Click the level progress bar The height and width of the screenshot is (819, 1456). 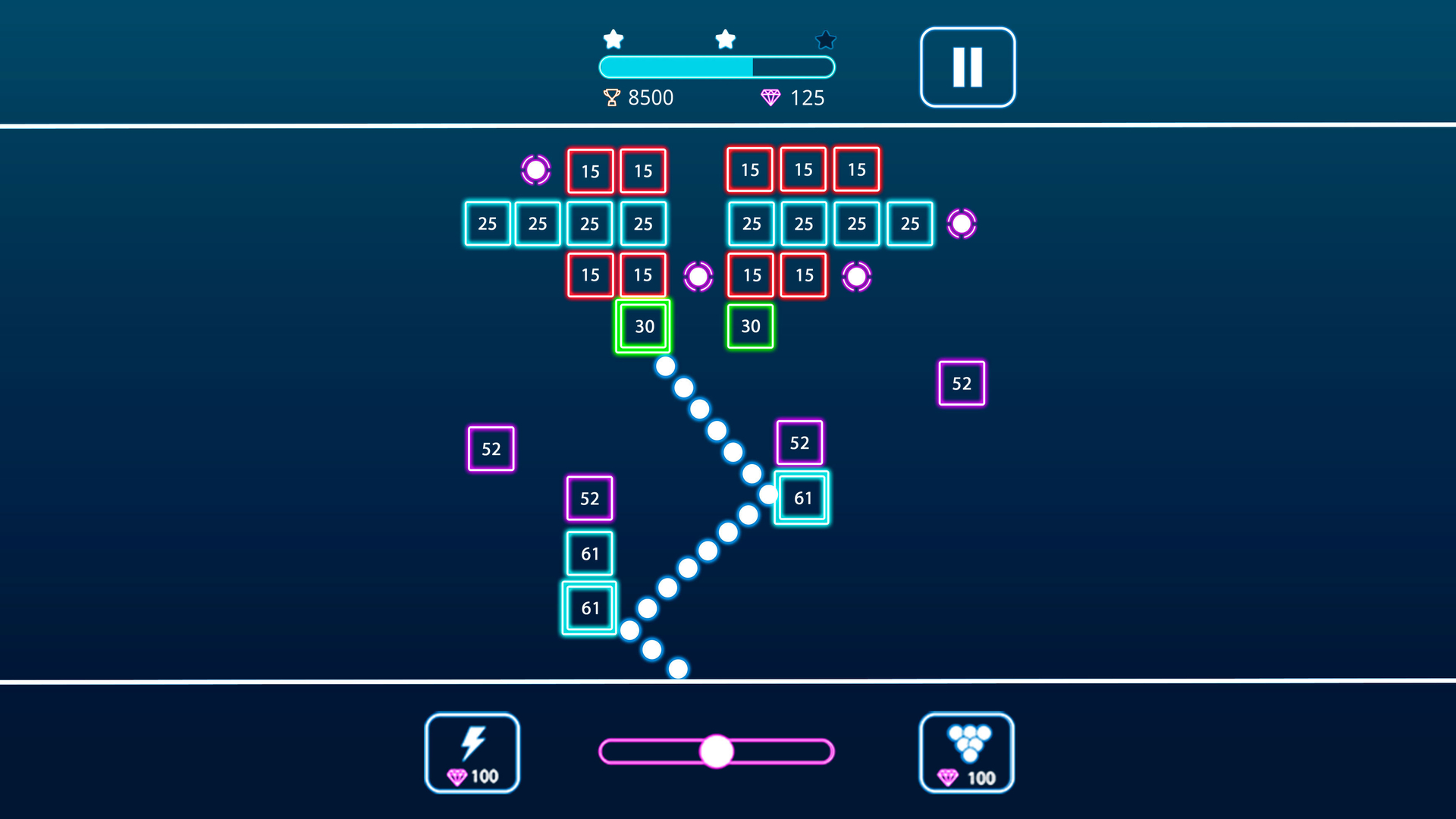pyautogui.click(x=715, y=67)
